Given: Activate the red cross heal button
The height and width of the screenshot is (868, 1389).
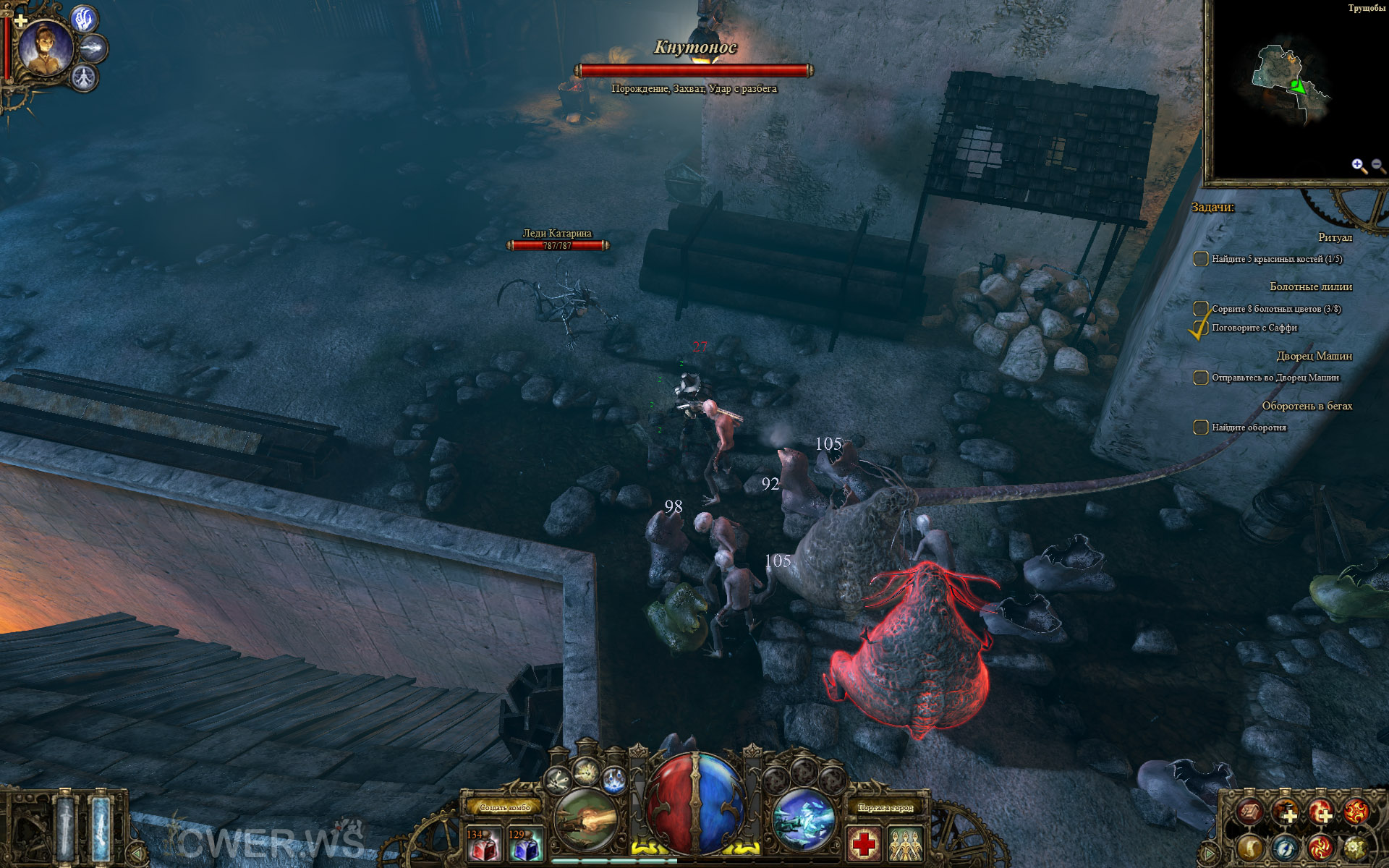Looking at the screenshot, I should tap(864, 844).
